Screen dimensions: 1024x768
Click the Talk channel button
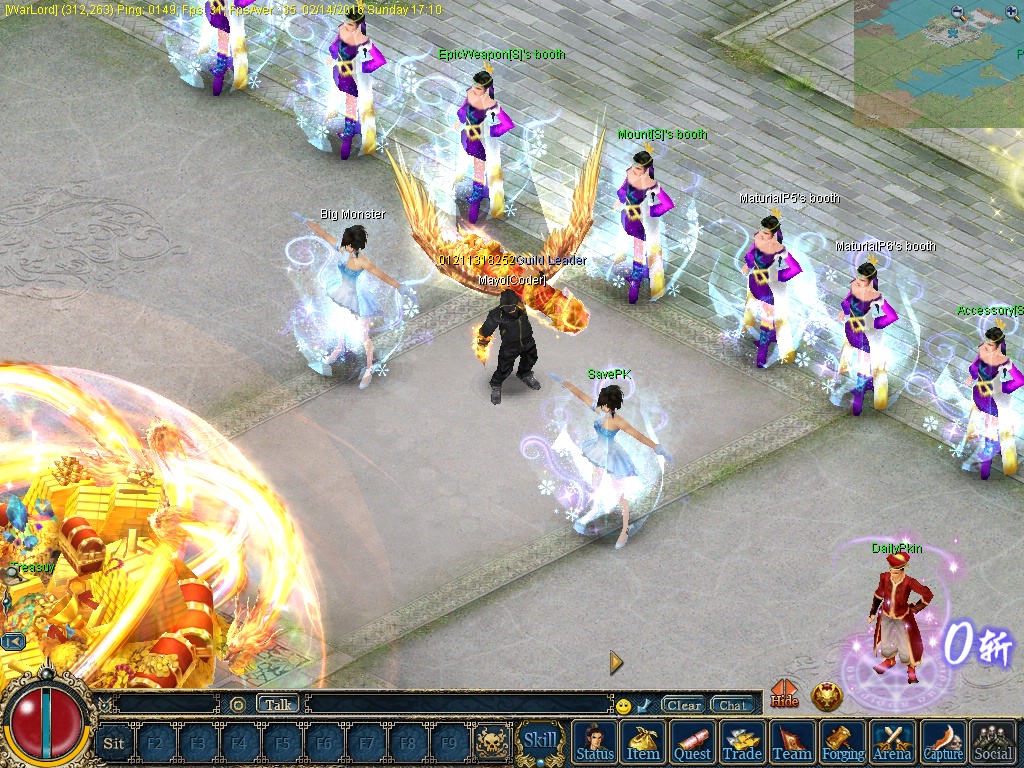pyautogui.click(x=278, y=704)
